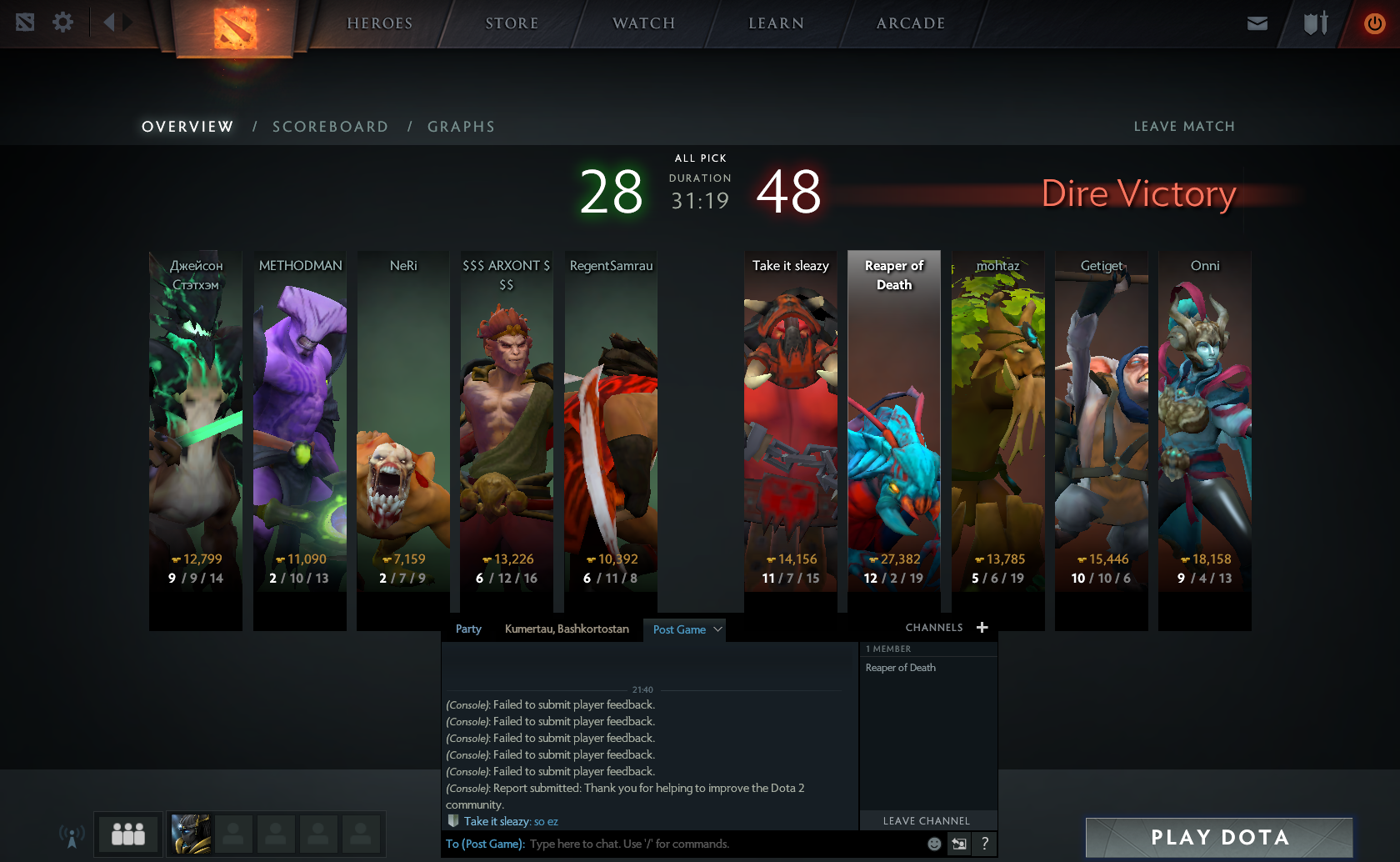Image resolution: width=1400 pixels, height=862 pixels.
Task: Open the Heroes menu
Action: [x=379, y=23]
